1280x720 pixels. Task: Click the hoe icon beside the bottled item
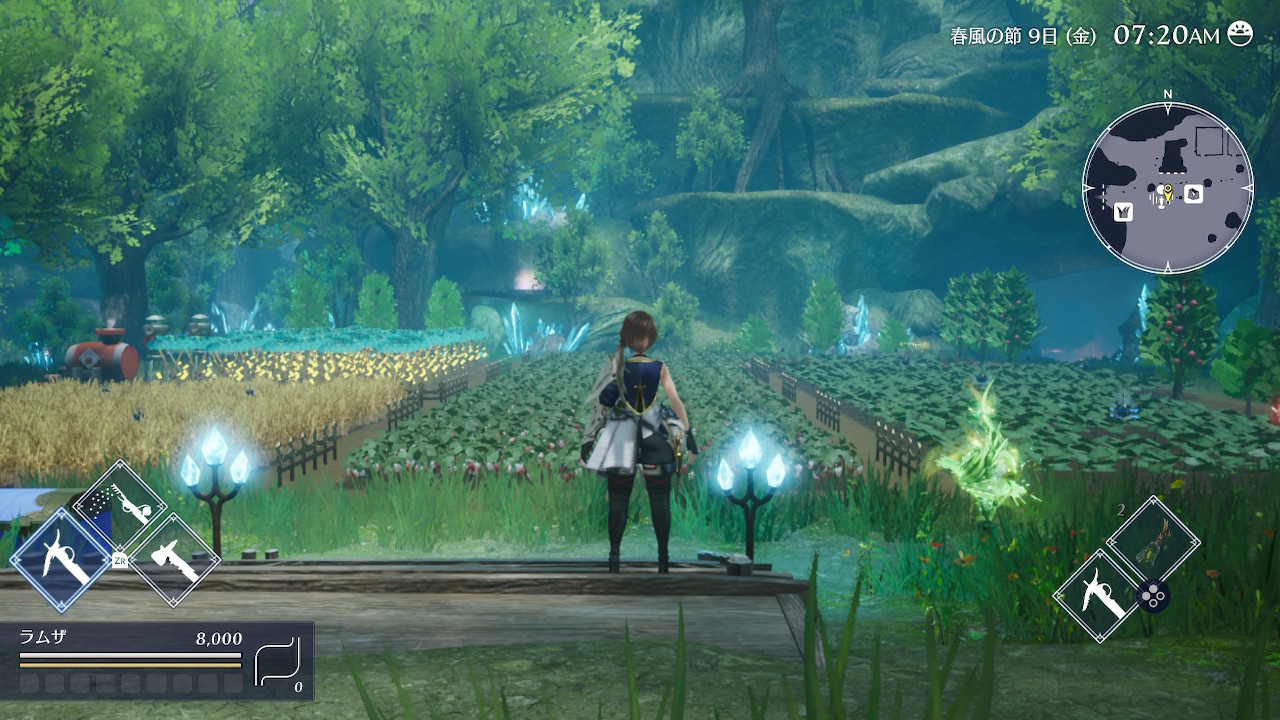click(1098, 597)
